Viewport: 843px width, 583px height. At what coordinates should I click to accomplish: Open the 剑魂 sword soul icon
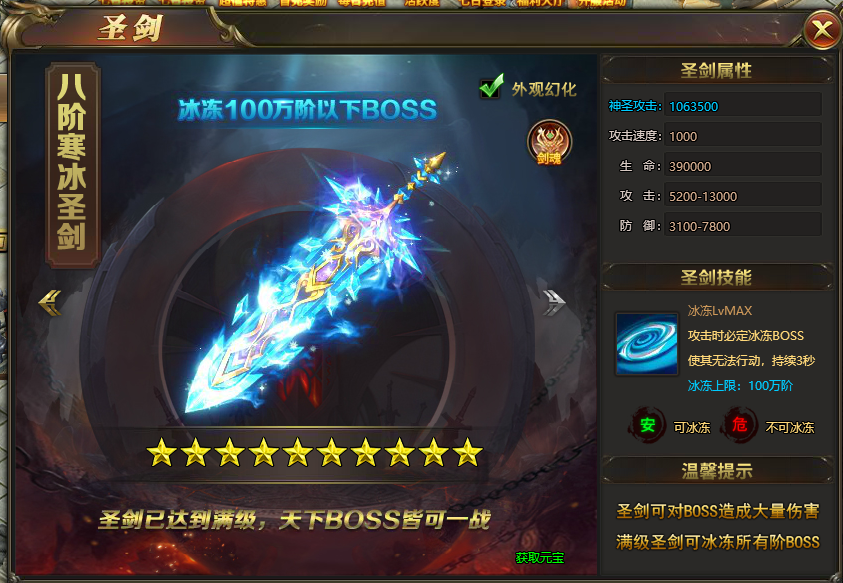[x=546, y=142]
